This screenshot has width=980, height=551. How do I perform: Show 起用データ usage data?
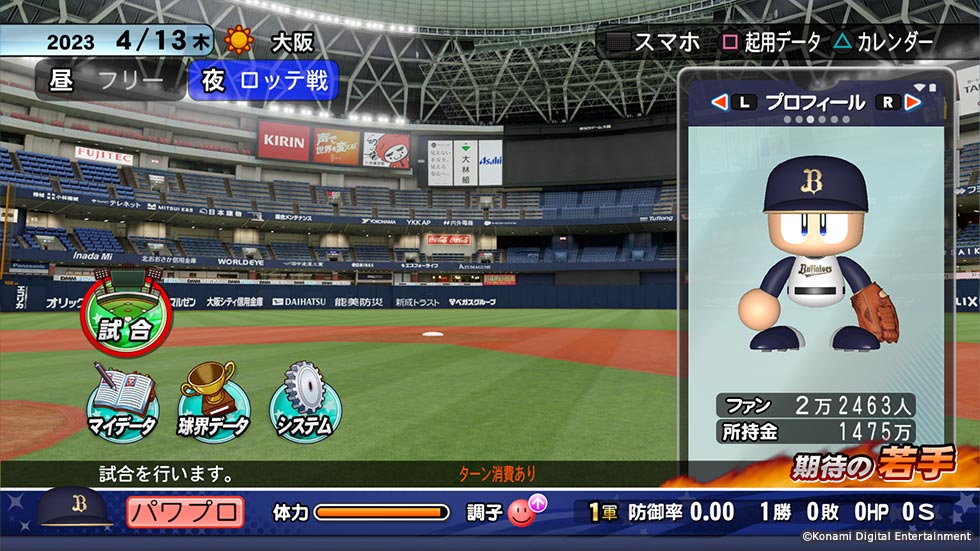[x=771, y=42]
